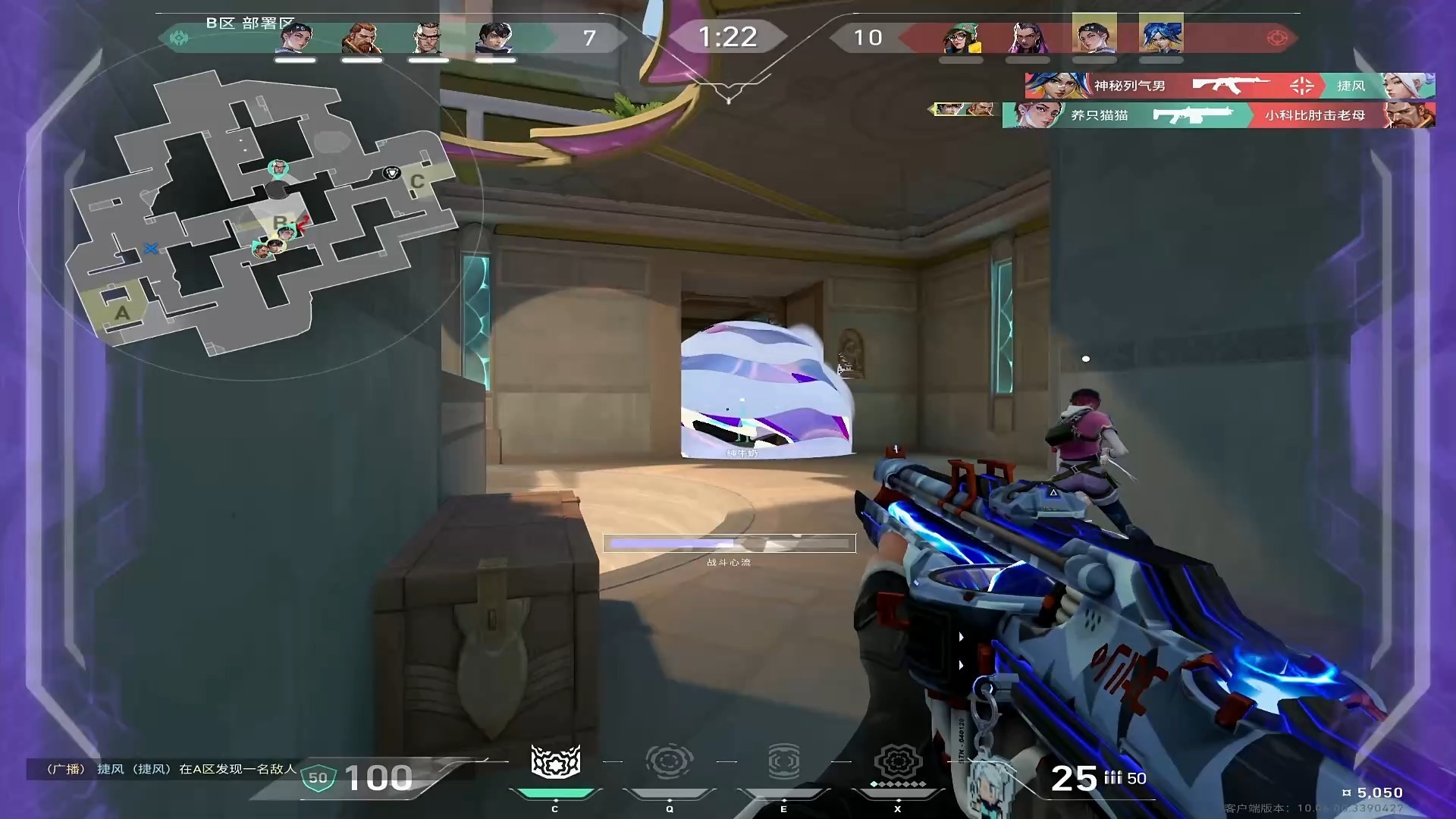This screenshot has height=819, width=1456.
Task: Select the bearded Brimstone ally portrait
Action: coord(362,38)
